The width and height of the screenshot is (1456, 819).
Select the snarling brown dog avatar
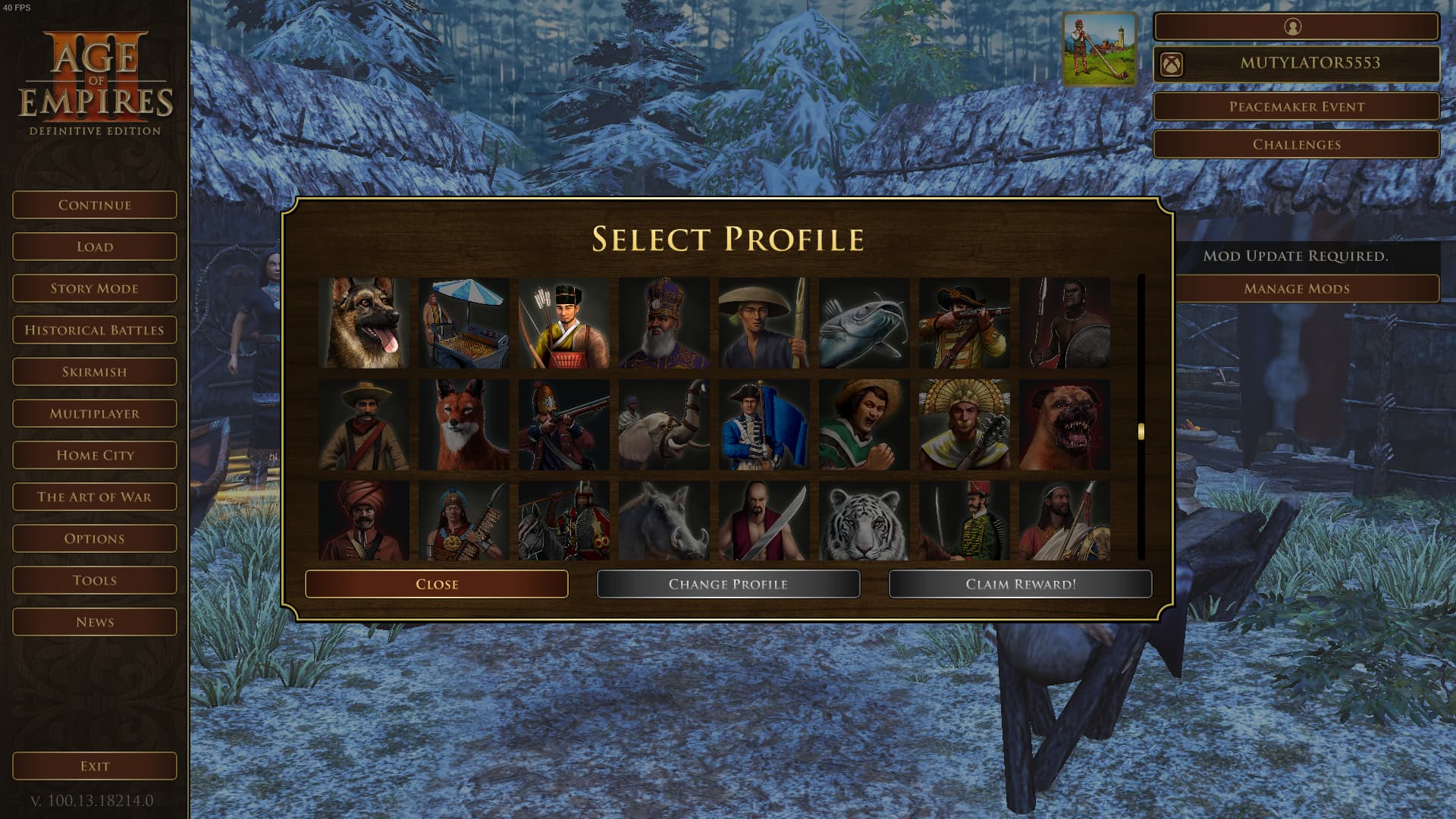1065,425
